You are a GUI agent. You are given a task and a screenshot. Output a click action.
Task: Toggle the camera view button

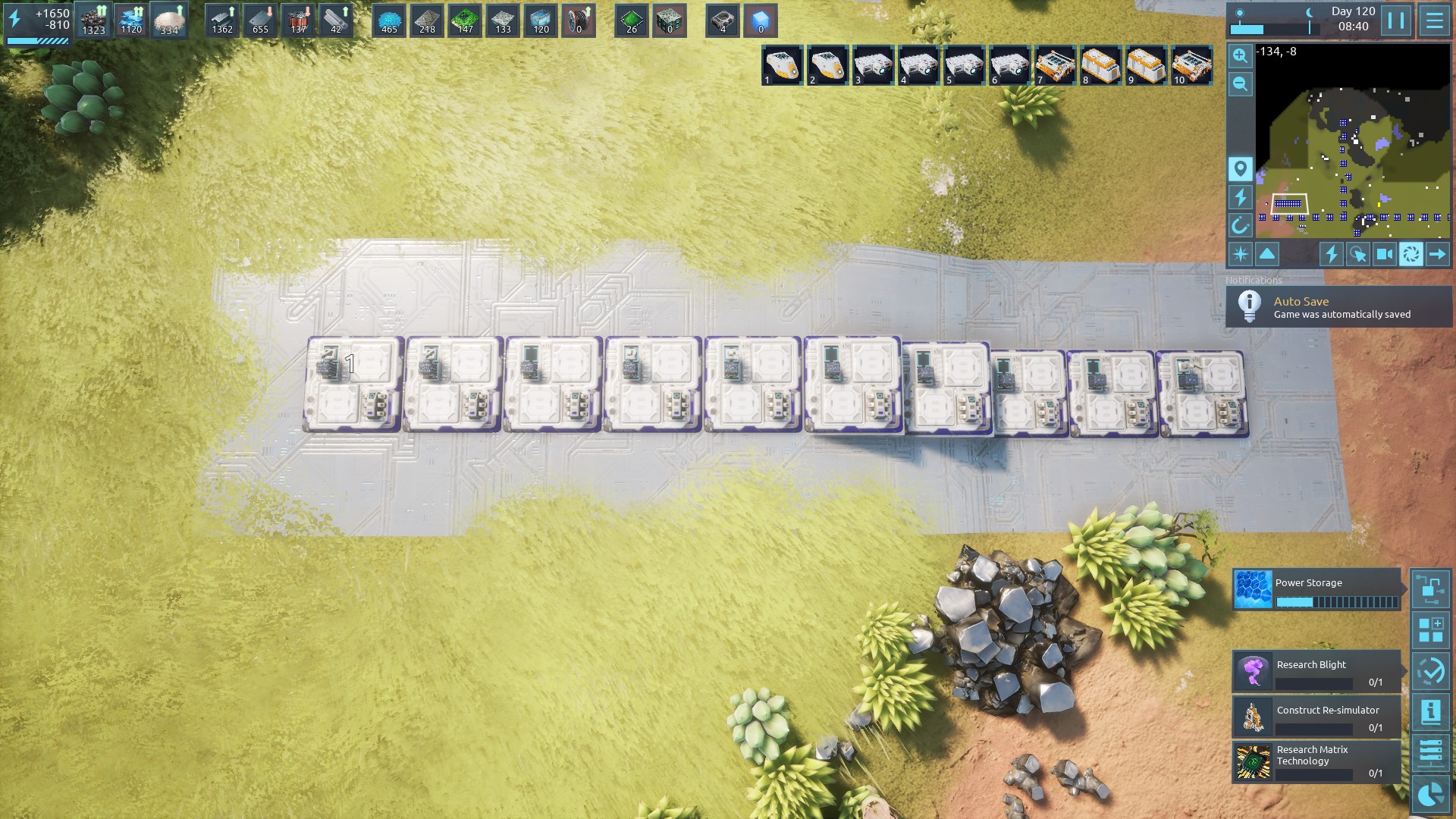point(1384,254)
